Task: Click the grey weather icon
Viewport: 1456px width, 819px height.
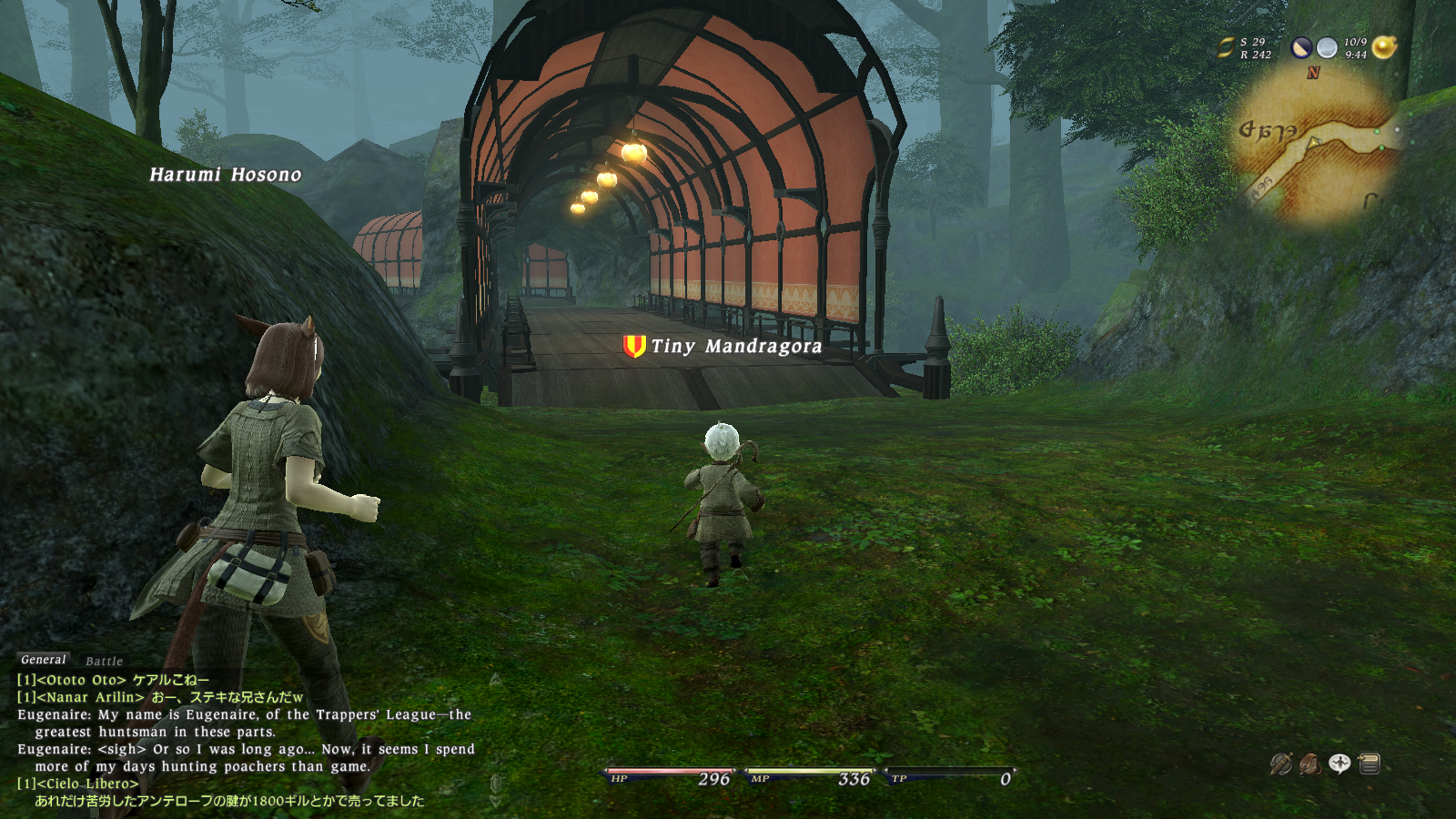Action: click(x=1328, y=48)
